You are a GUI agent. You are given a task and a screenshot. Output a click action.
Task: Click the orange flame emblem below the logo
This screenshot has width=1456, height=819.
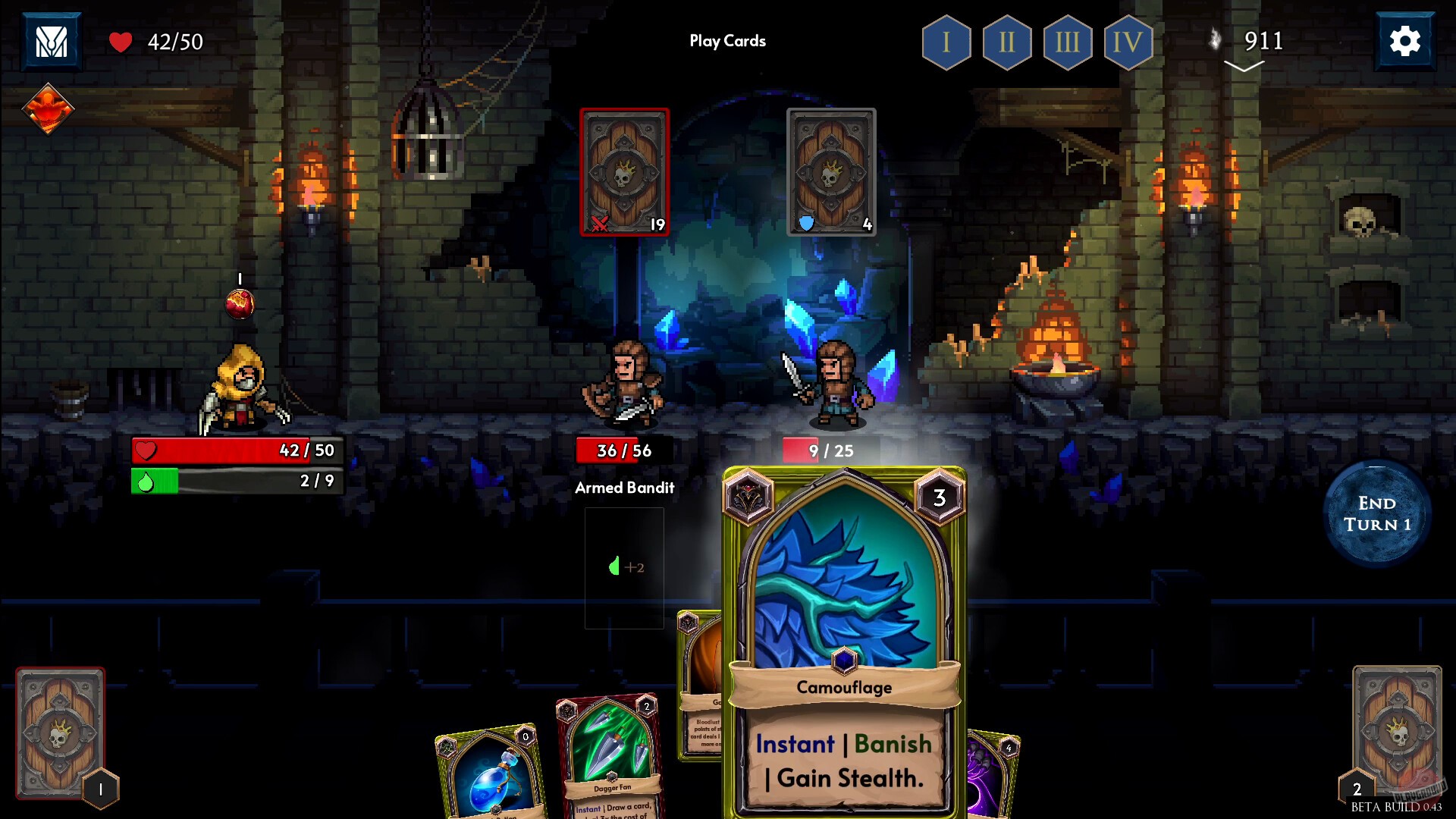point(49,108)
